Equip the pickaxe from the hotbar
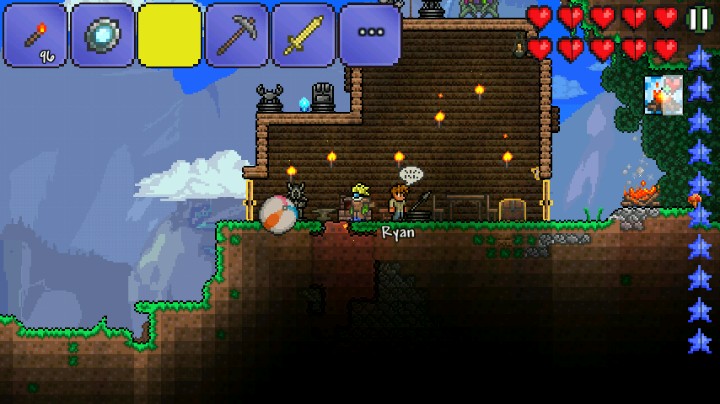 [236, 35]
